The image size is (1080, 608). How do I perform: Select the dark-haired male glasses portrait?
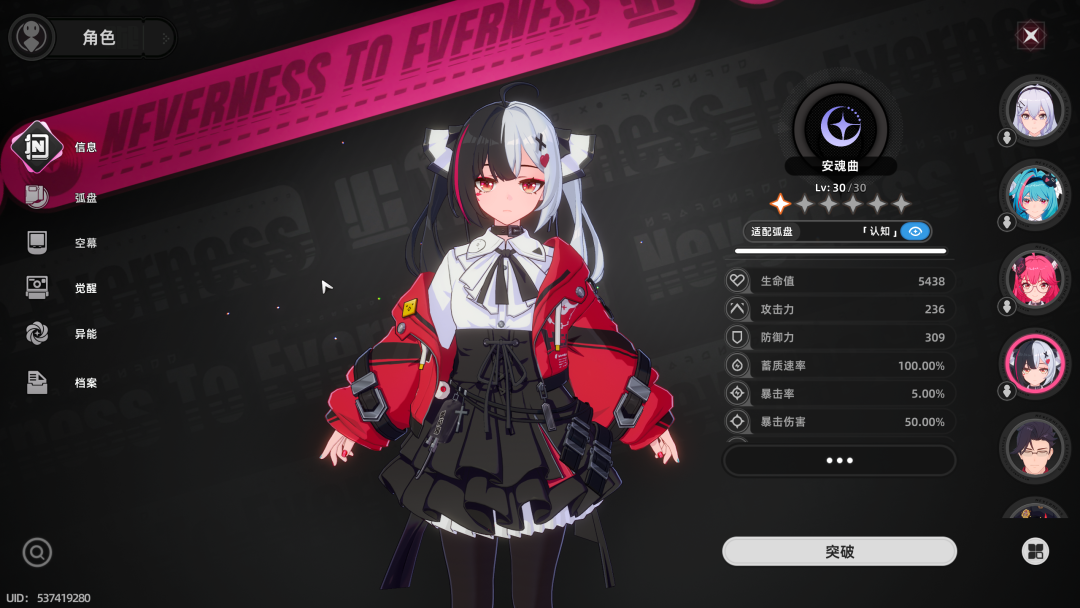[x=1034, y=449]
